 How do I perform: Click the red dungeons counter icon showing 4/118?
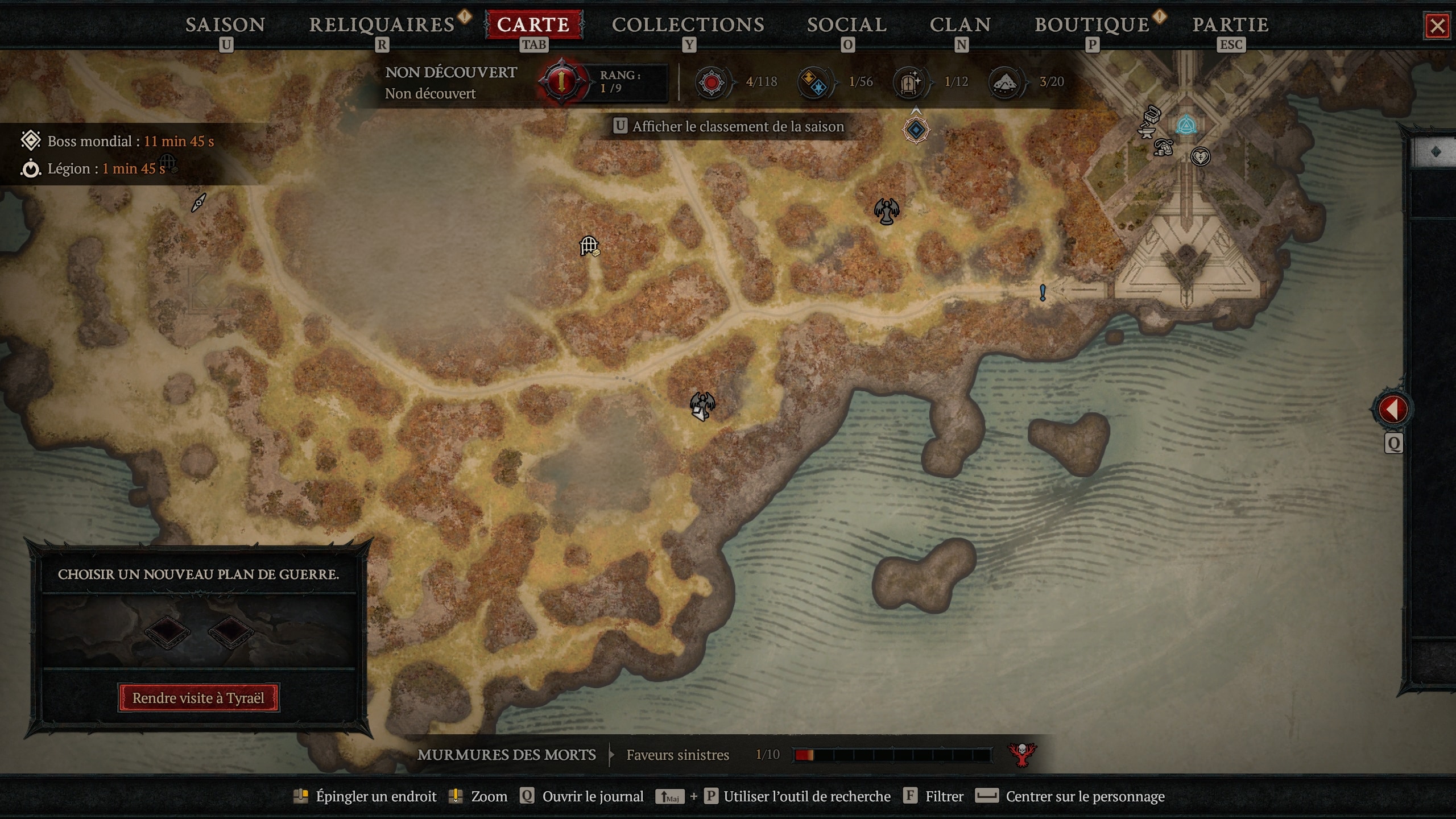tap(713, 81)
